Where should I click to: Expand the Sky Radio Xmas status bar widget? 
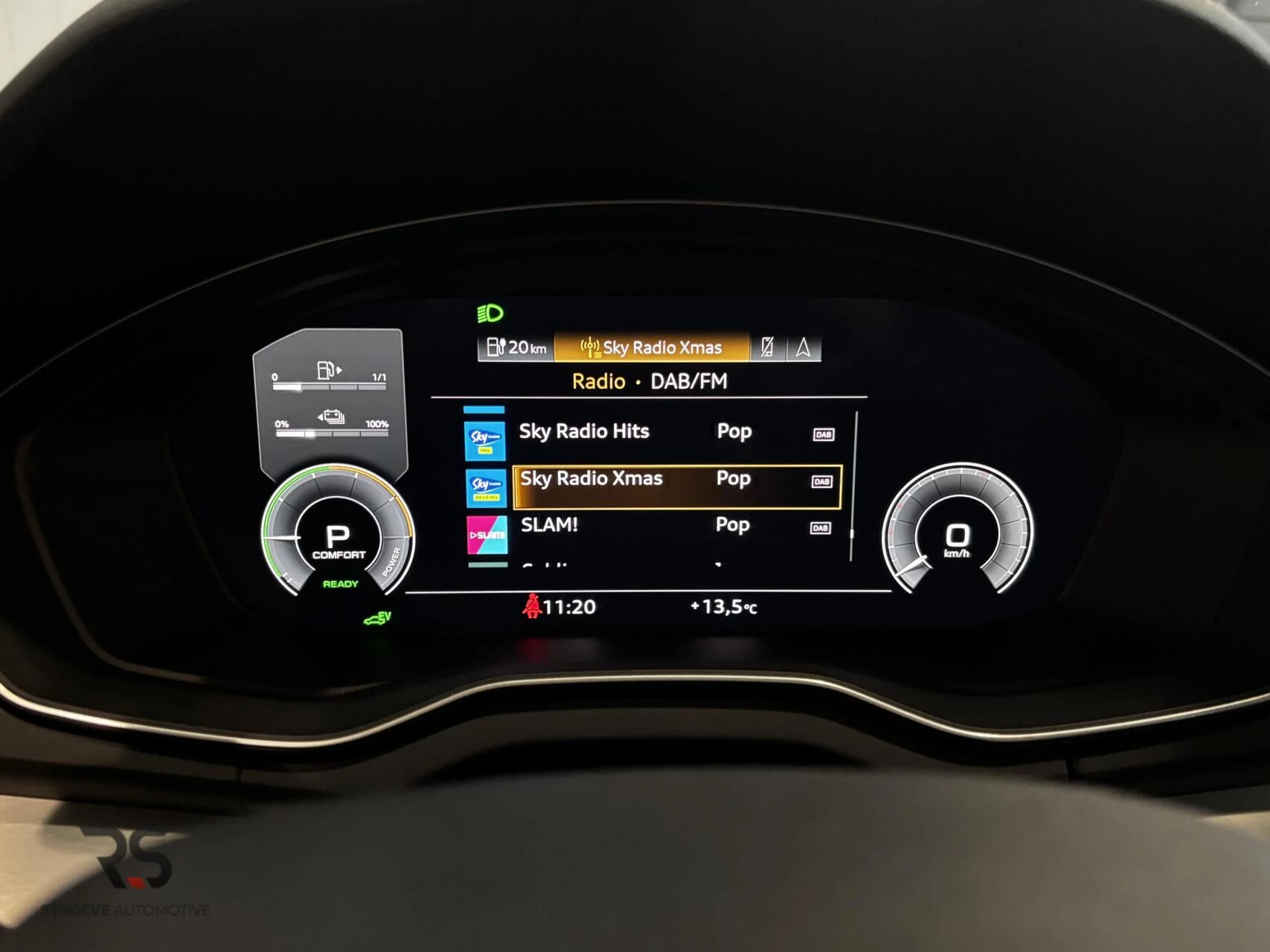661,347
